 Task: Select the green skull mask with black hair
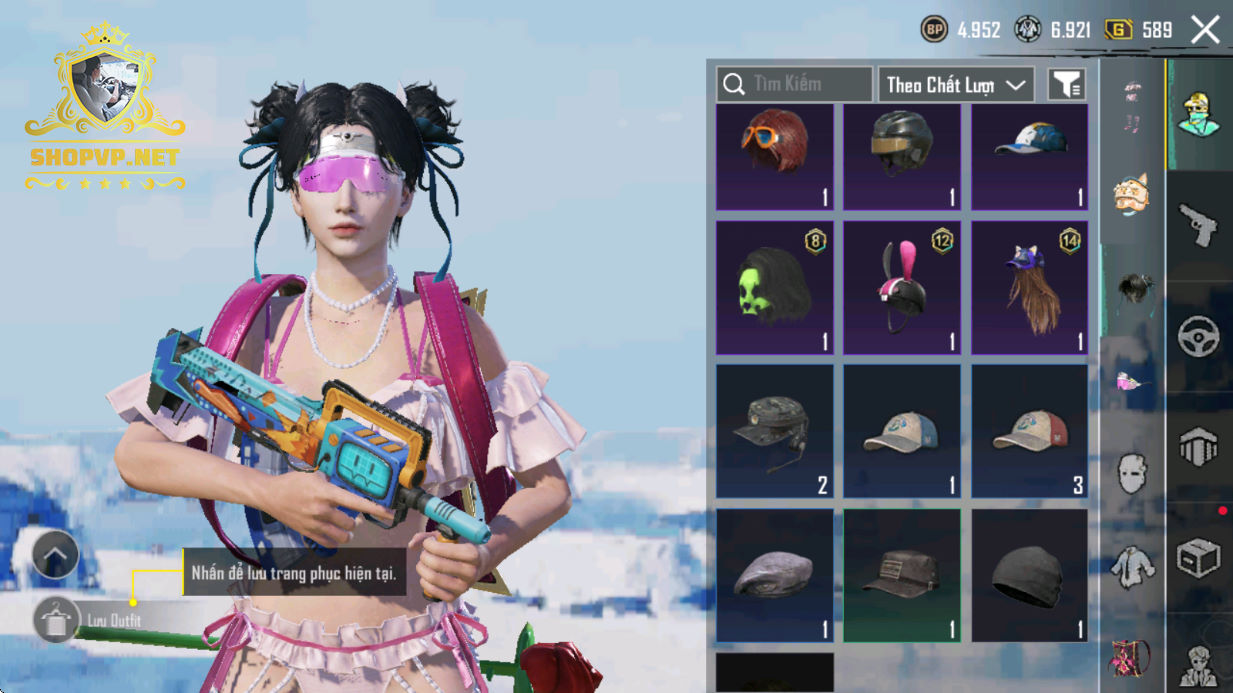pos(775,288)
